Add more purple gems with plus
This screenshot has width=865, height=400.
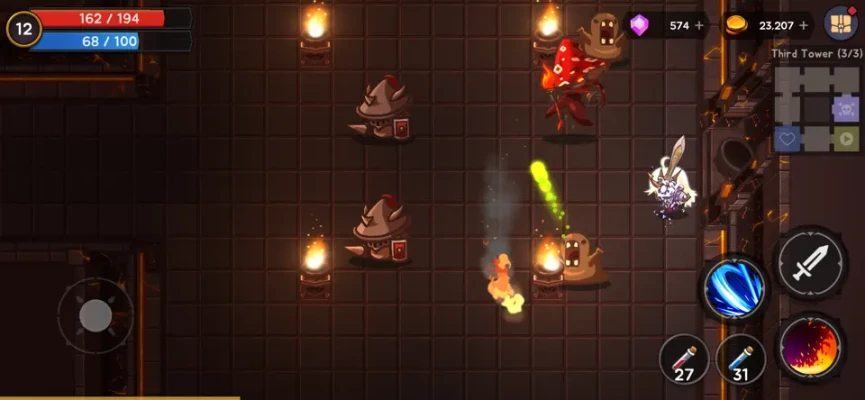click(699, 25)
